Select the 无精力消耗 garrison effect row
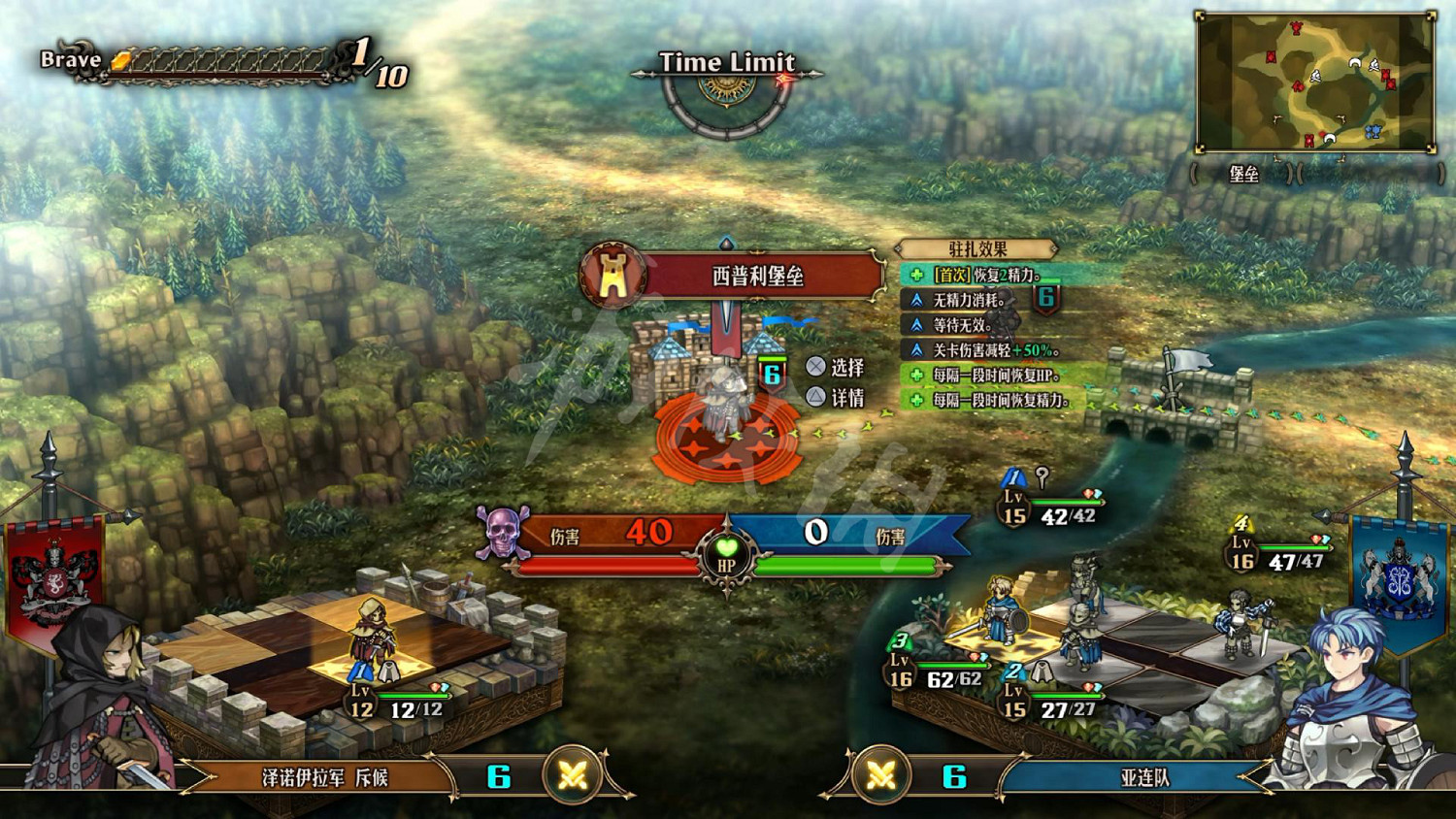This screenshot has width=1456, height=819. coord(969,301)
